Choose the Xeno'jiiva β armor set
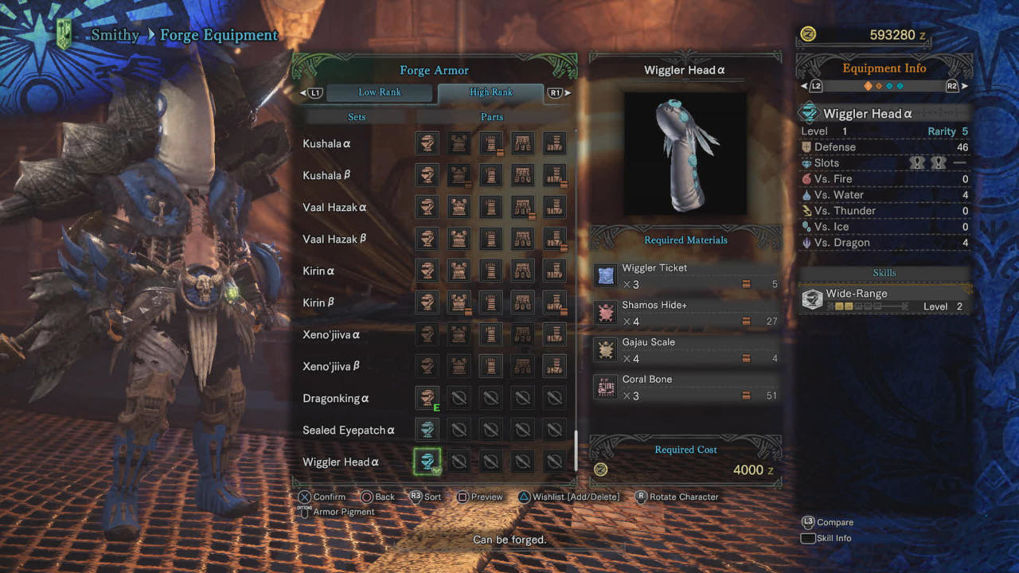 [331, 367]
